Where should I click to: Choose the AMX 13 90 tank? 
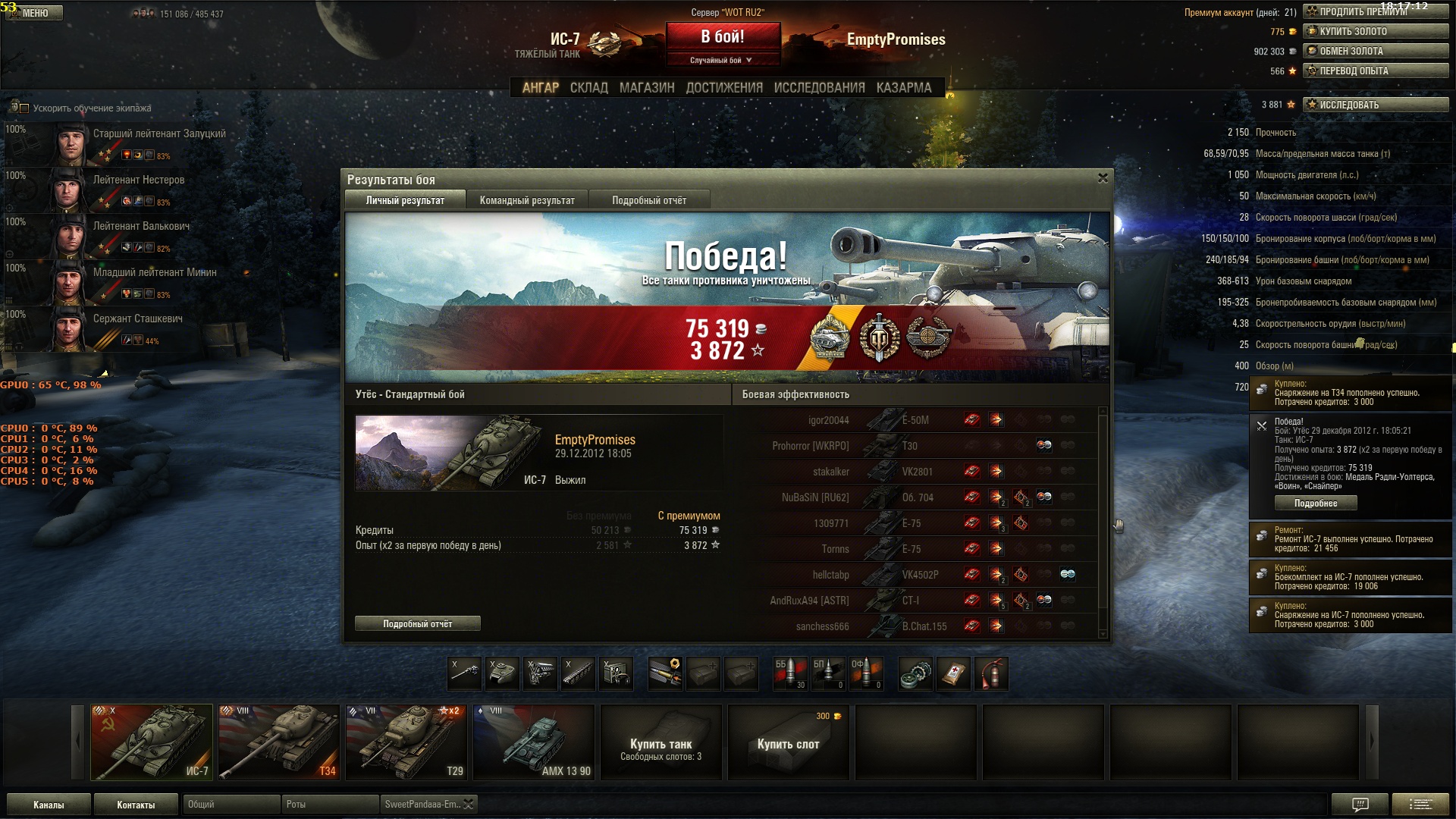[x=533, y=742]
